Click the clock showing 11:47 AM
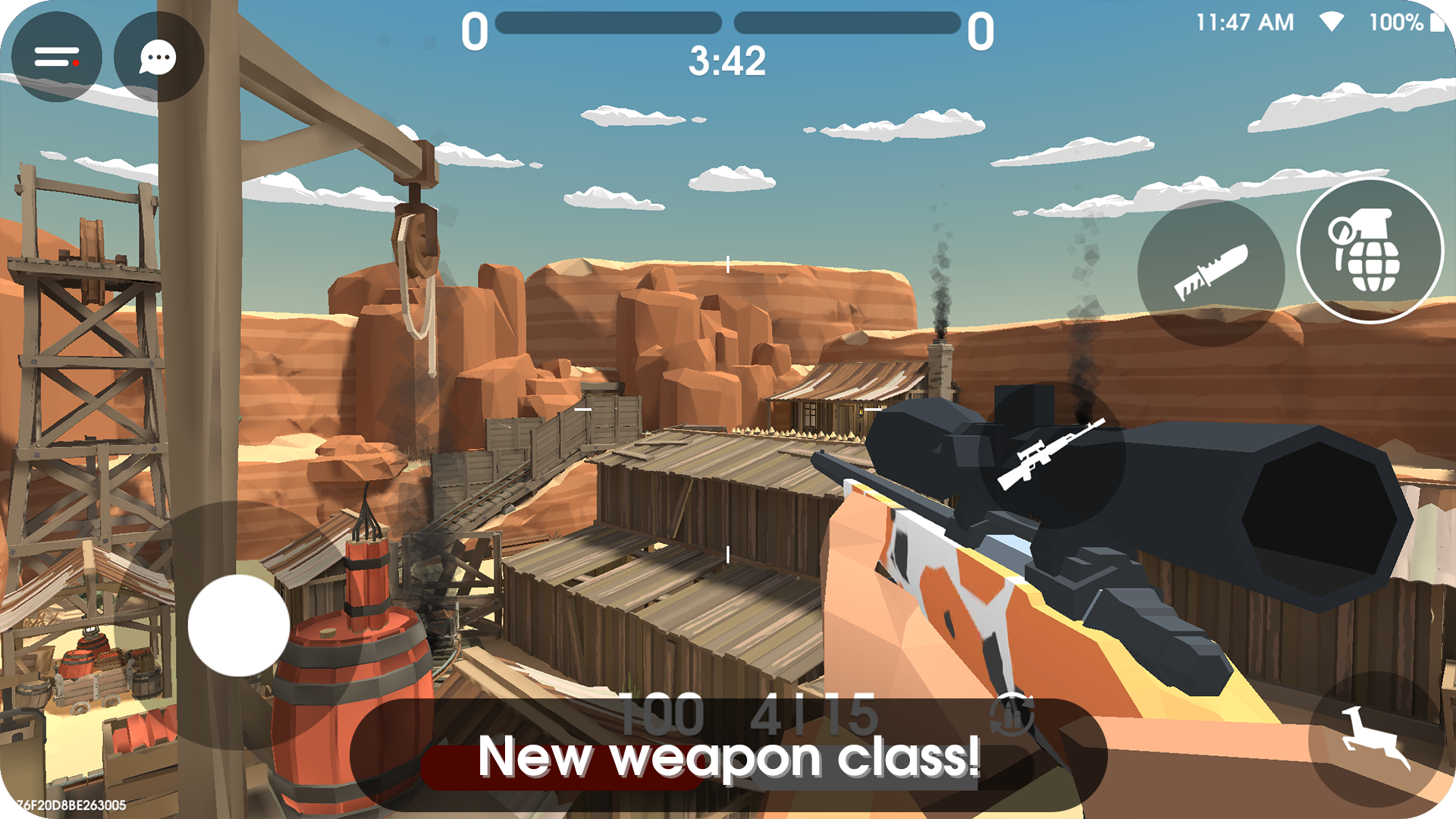This screenshot has width=1456, height=819. pos(1244,22)
